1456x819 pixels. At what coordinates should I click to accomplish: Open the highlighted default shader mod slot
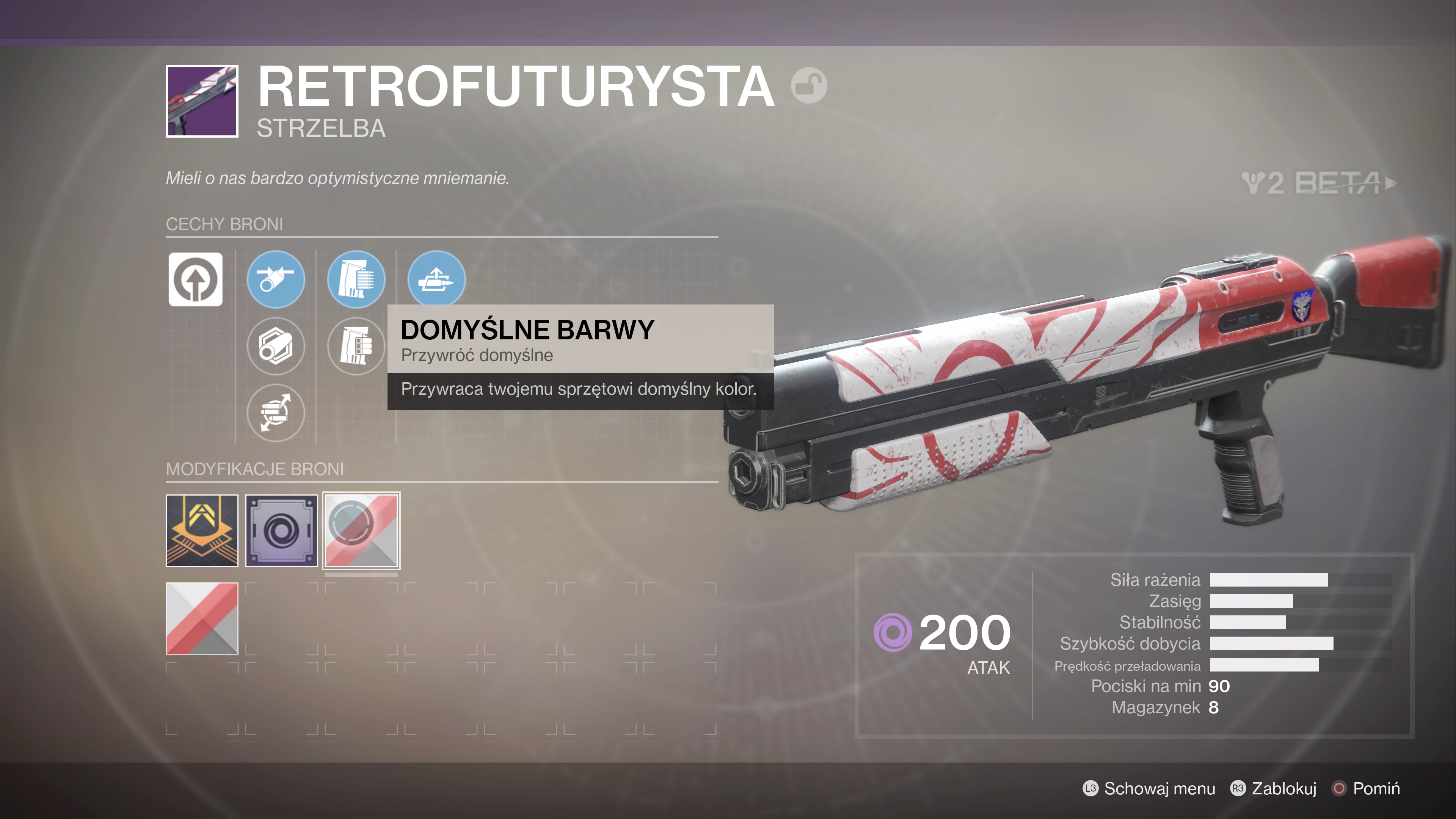click(x=361, y=530)
